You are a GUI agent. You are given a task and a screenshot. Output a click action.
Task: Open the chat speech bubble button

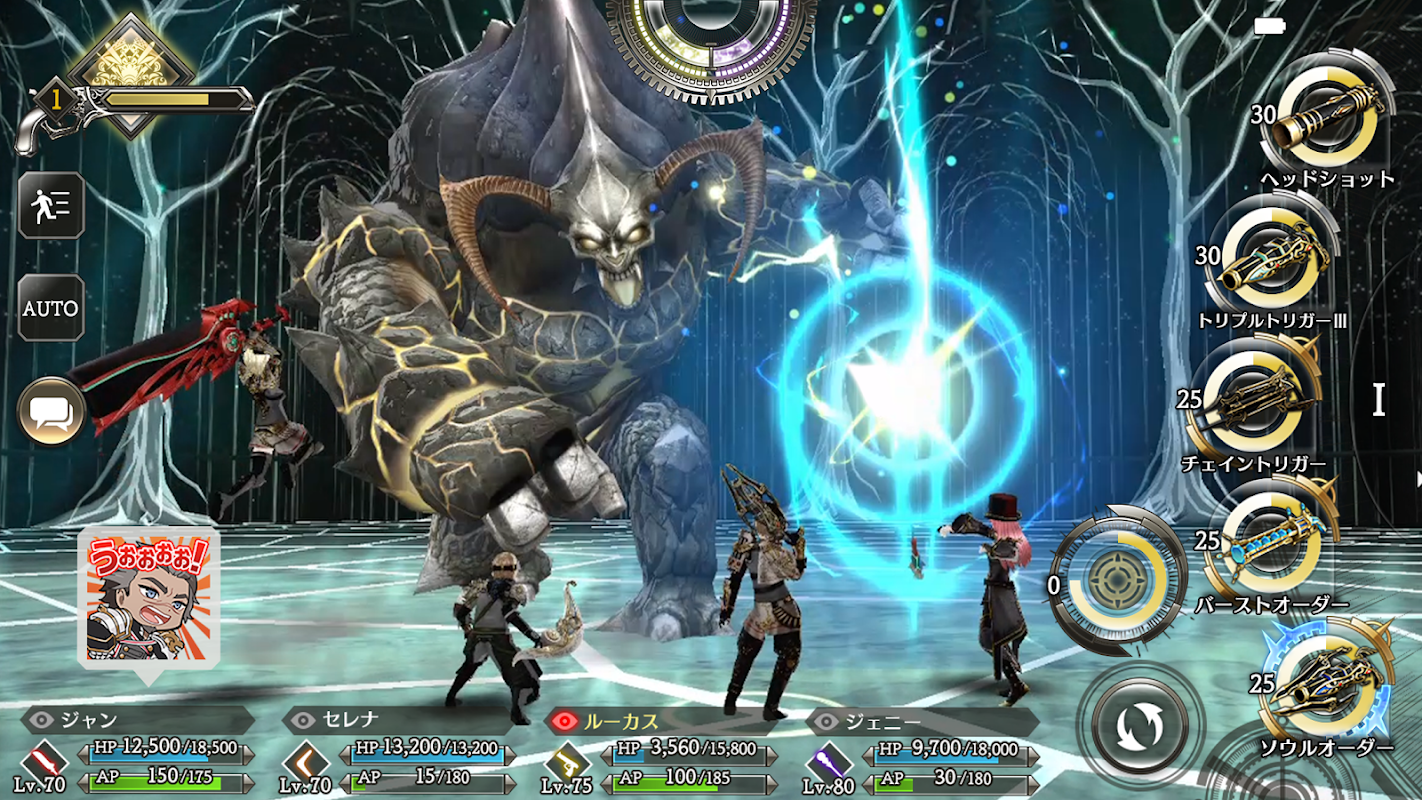point(50,410)
